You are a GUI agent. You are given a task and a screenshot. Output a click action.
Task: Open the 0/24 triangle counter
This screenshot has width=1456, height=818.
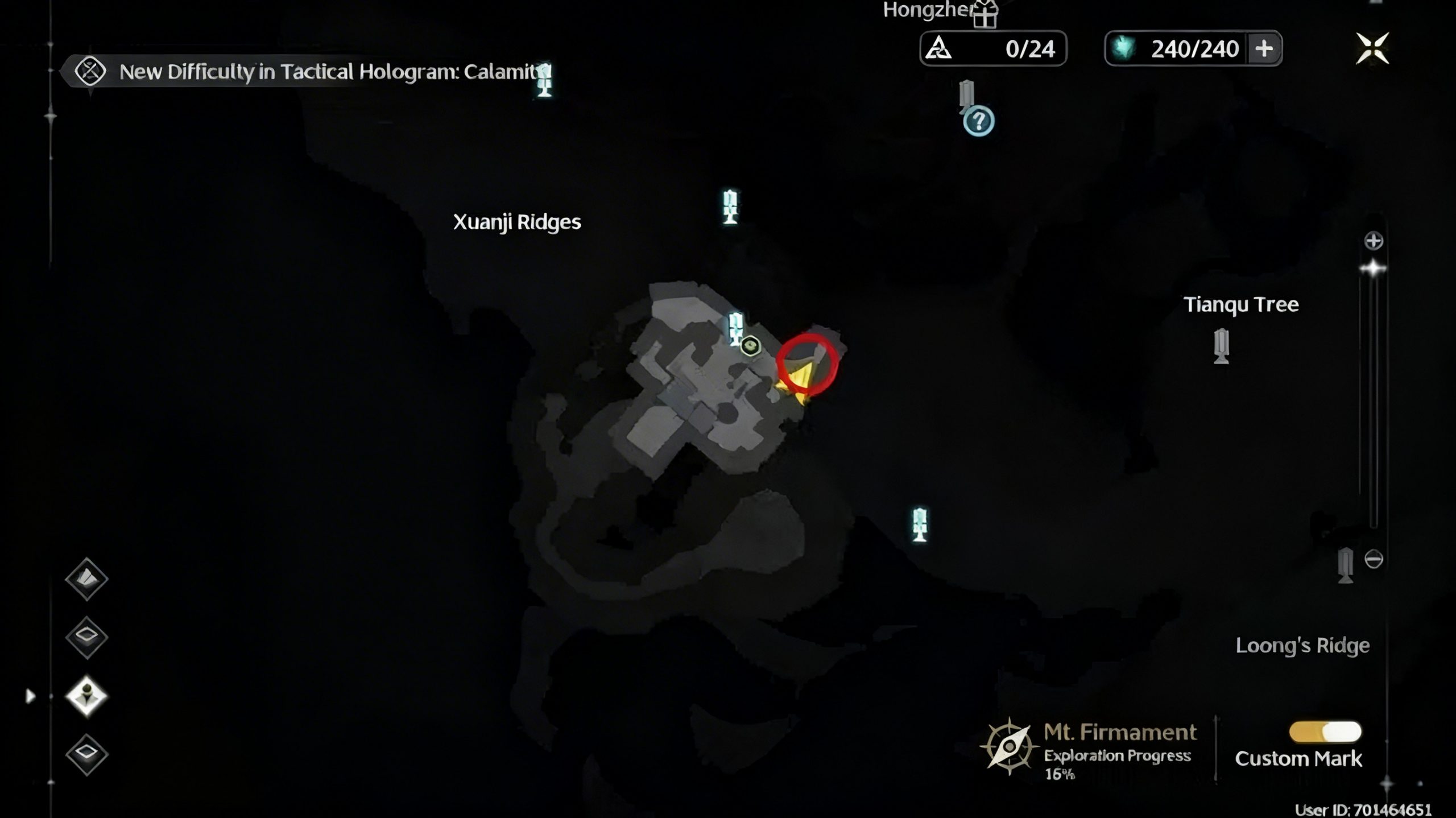[993, 49]
